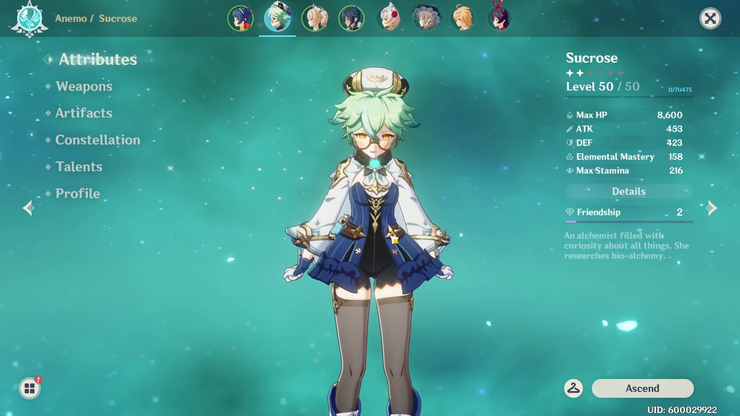This screenshot has width=740, height=416.
Task: Close the character screen with the X
Action: (x=710, y=18)
